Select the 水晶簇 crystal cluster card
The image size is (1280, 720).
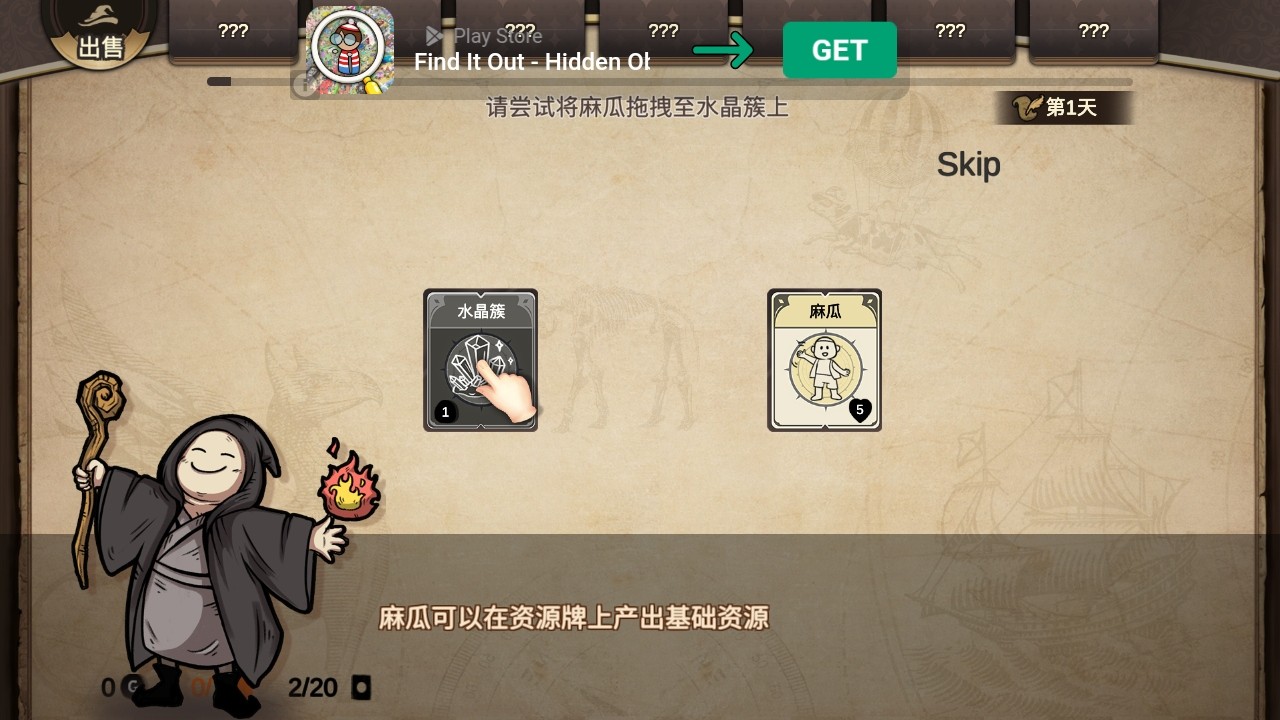pos(480,360)
